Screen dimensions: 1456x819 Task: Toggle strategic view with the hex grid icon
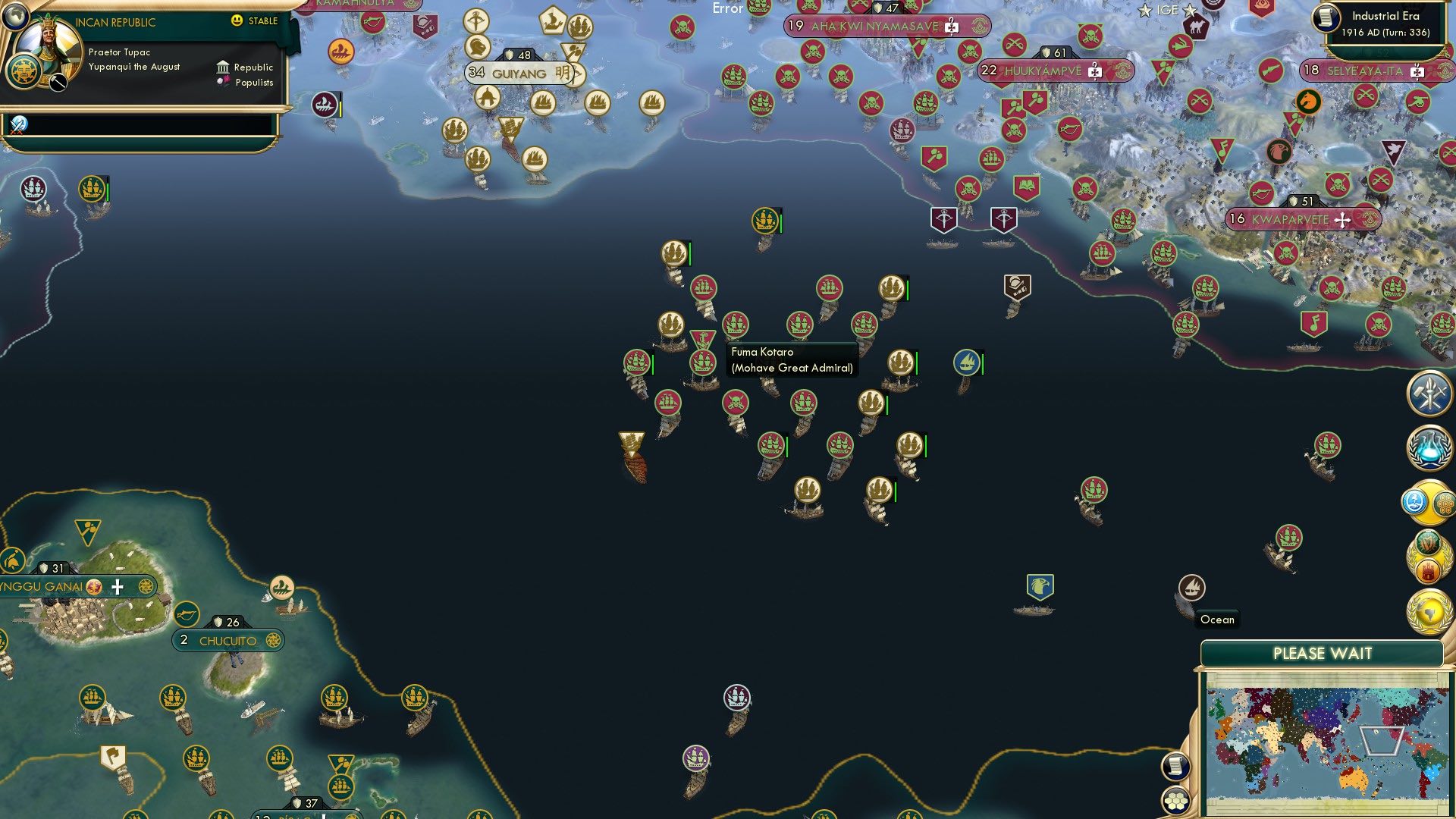(x=1175, y=801)
